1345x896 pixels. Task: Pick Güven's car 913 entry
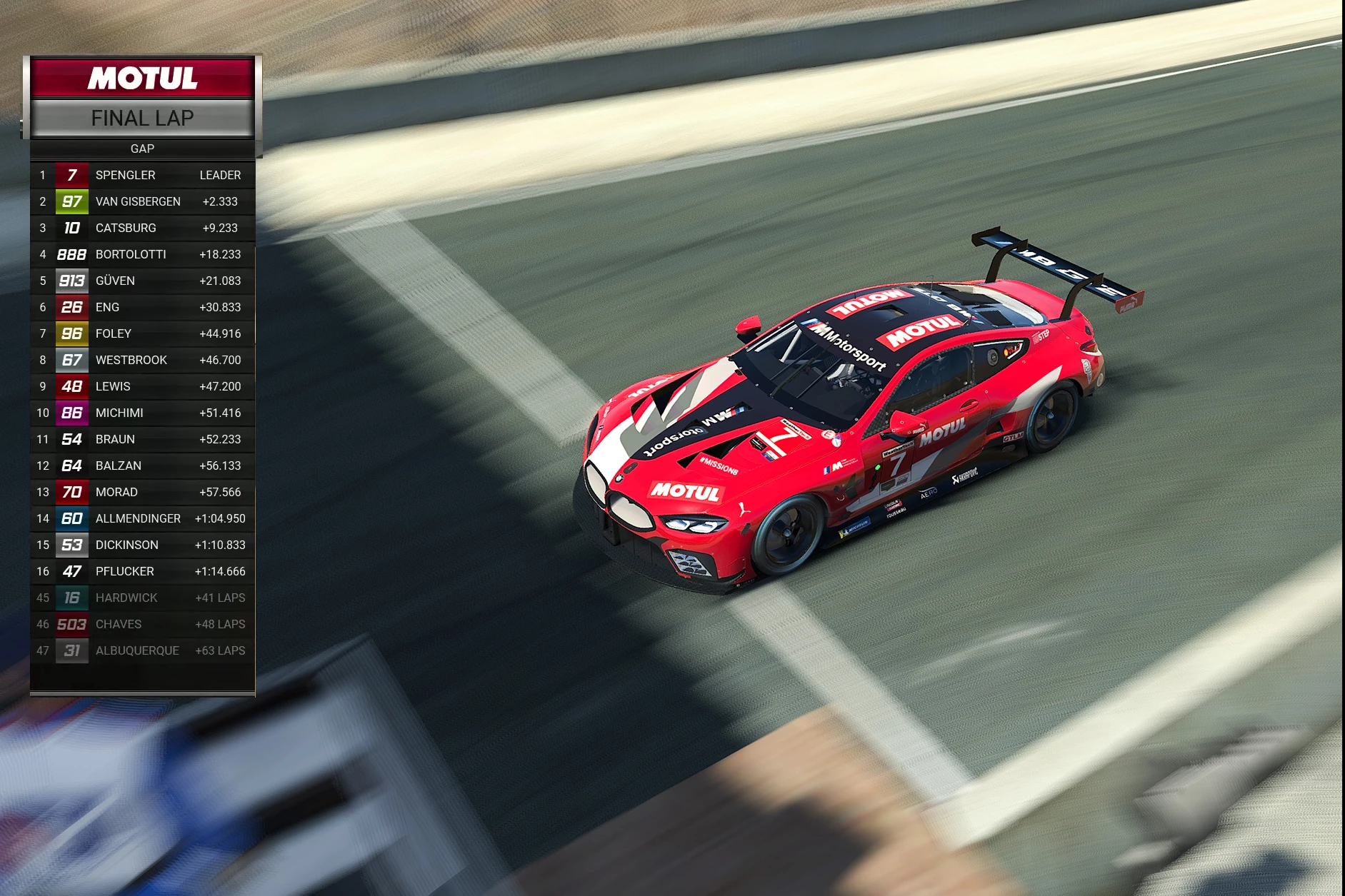click(142, 281)
